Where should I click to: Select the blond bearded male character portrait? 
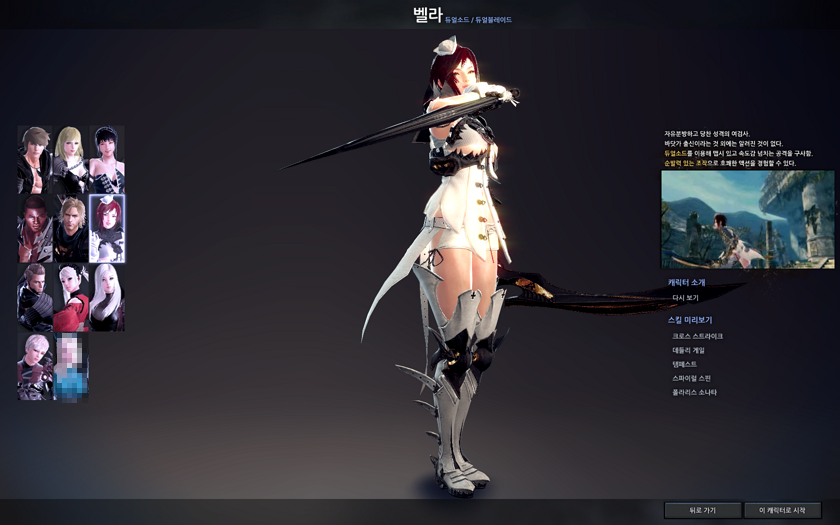[71, 228]
